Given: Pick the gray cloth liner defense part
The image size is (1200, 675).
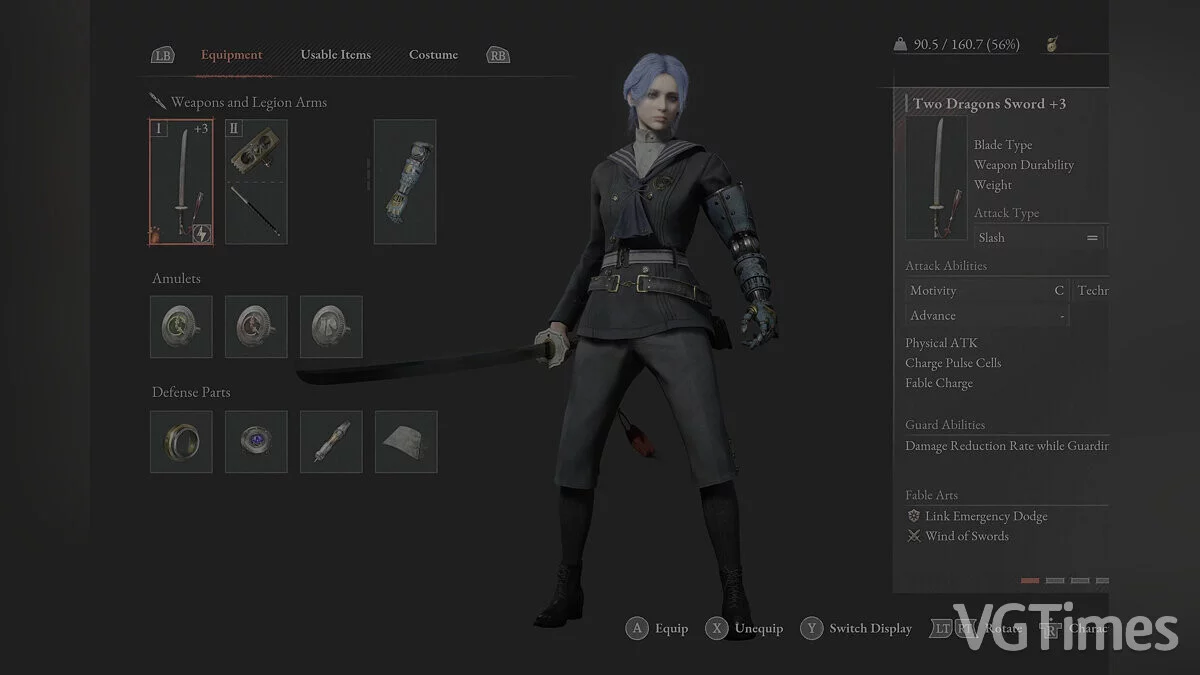Looking at the screenshot, I should click(406, 441).
